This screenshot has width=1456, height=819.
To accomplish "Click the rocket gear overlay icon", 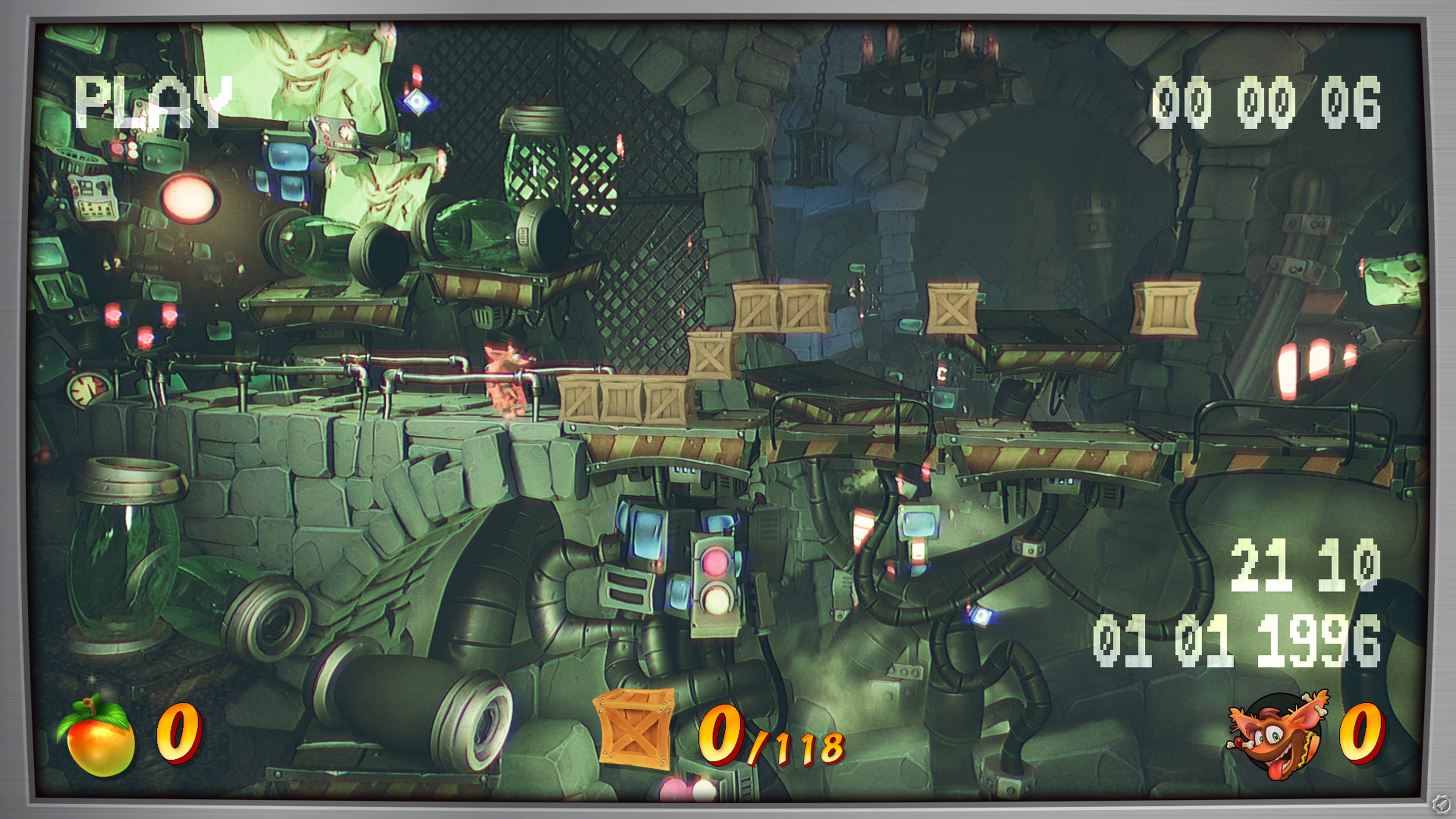I will click(1442, 805).
